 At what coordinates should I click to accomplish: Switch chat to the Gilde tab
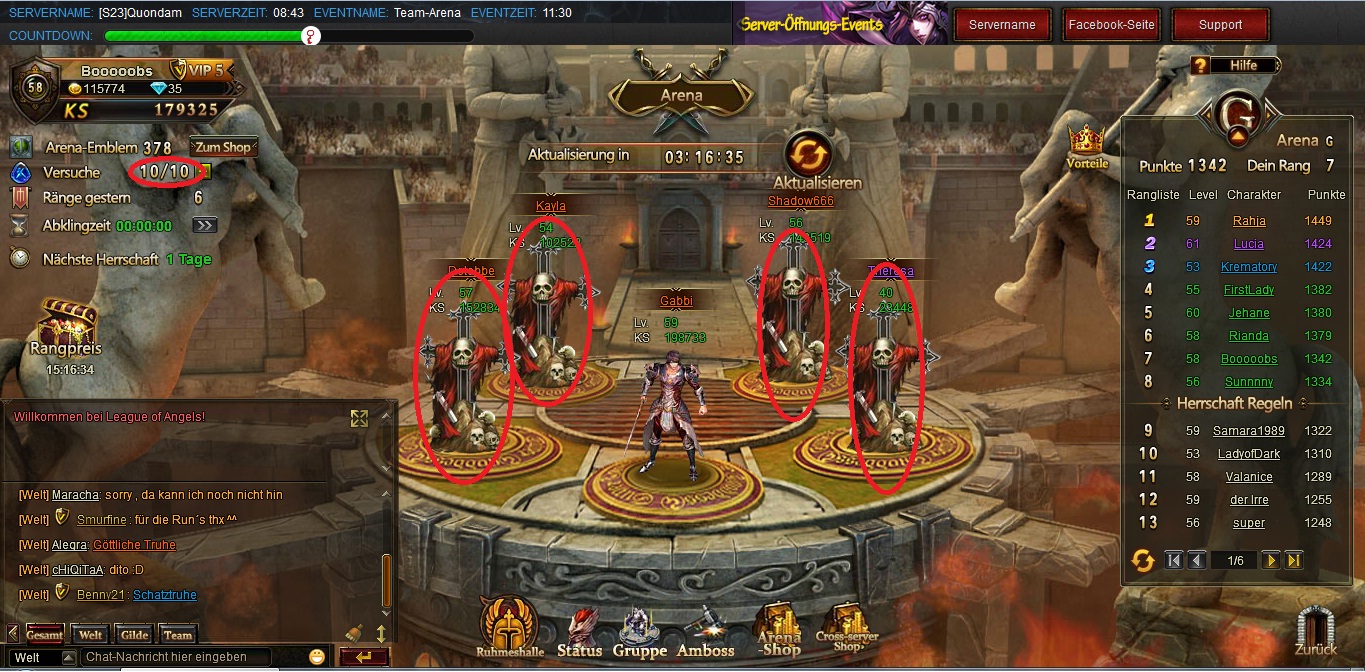(134, 635)
